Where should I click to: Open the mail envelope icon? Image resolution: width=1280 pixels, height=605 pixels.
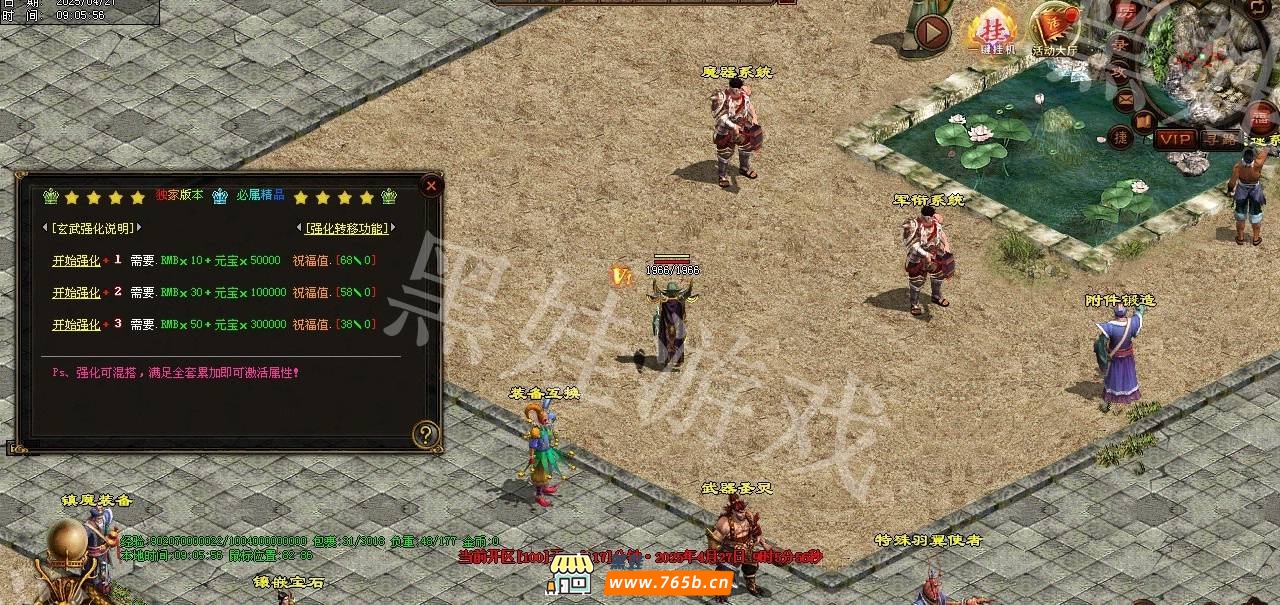[1124, 98]
